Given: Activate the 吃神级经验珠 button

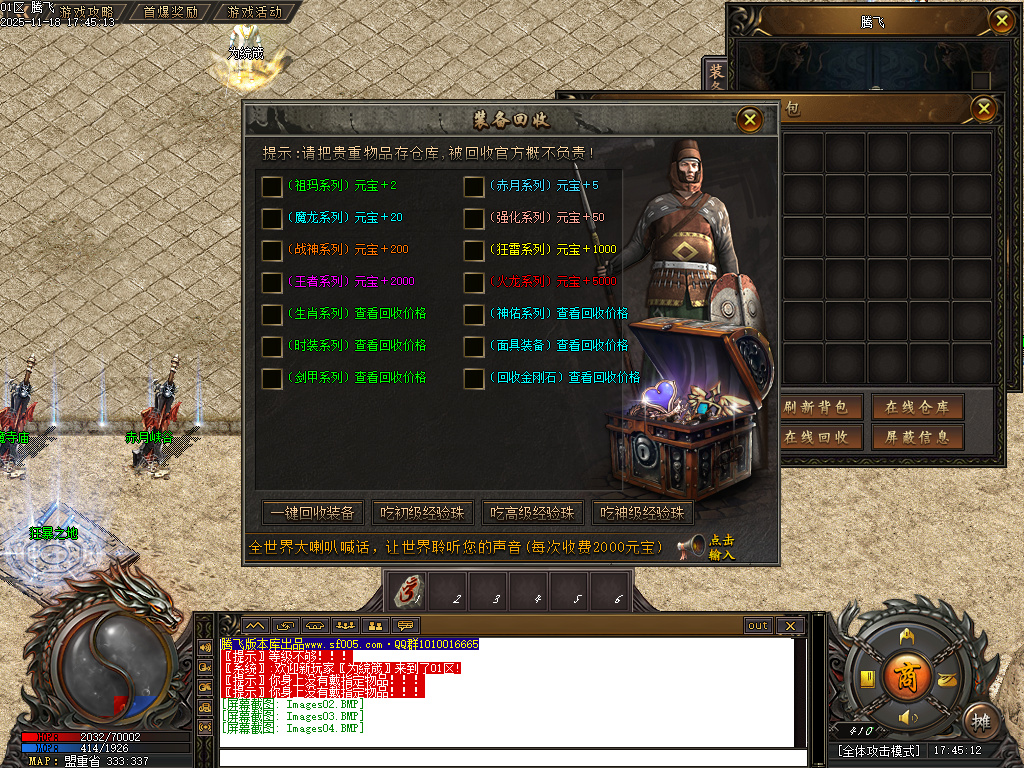Looking at the screenshot, I should (x=642, y=513).
